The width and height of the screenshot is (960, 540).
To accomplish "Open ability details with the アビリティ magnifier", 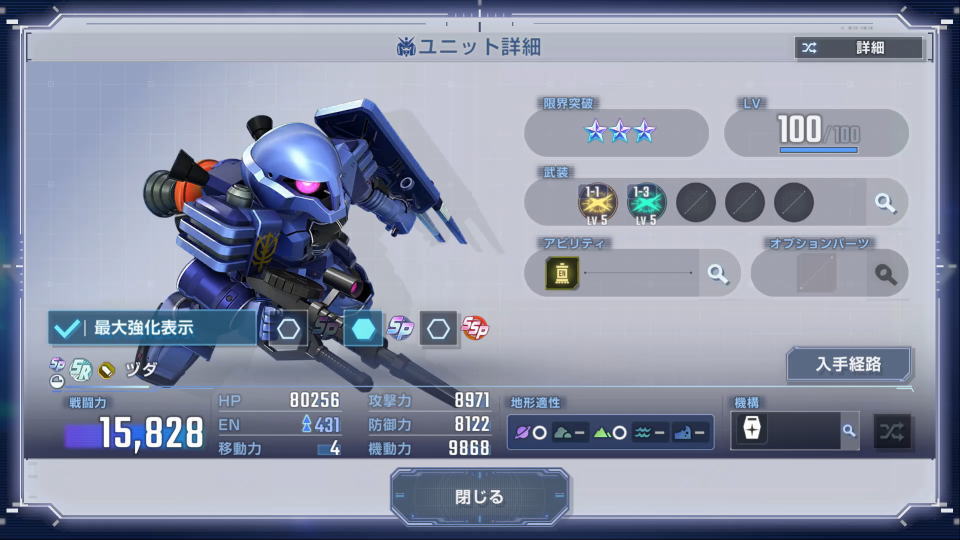I will 717,273.
